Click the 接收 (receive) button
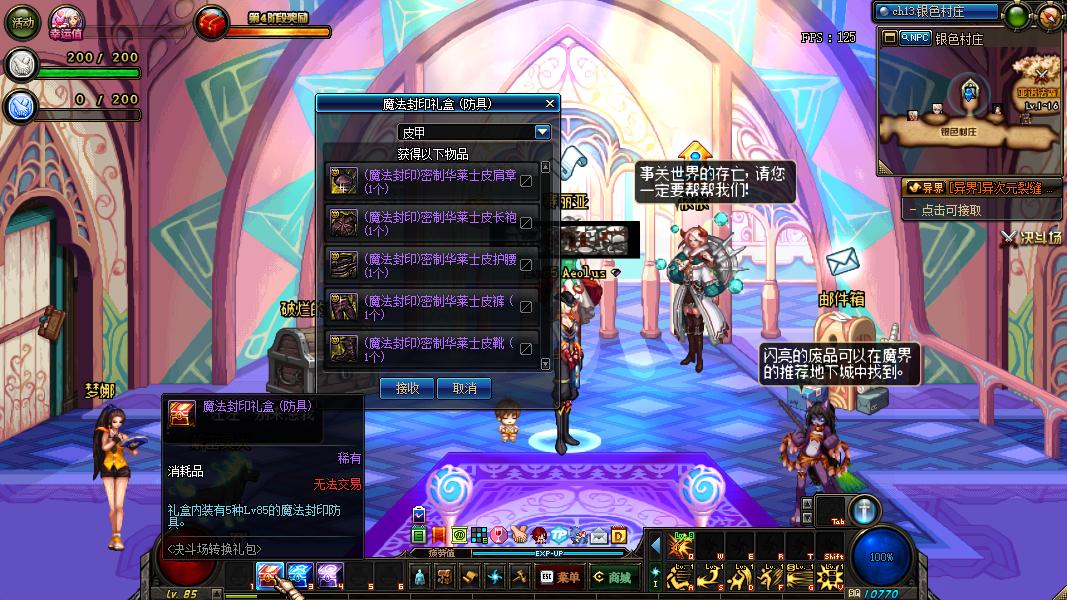This screenshot has width=1067, height=600. tap(407, 388)
